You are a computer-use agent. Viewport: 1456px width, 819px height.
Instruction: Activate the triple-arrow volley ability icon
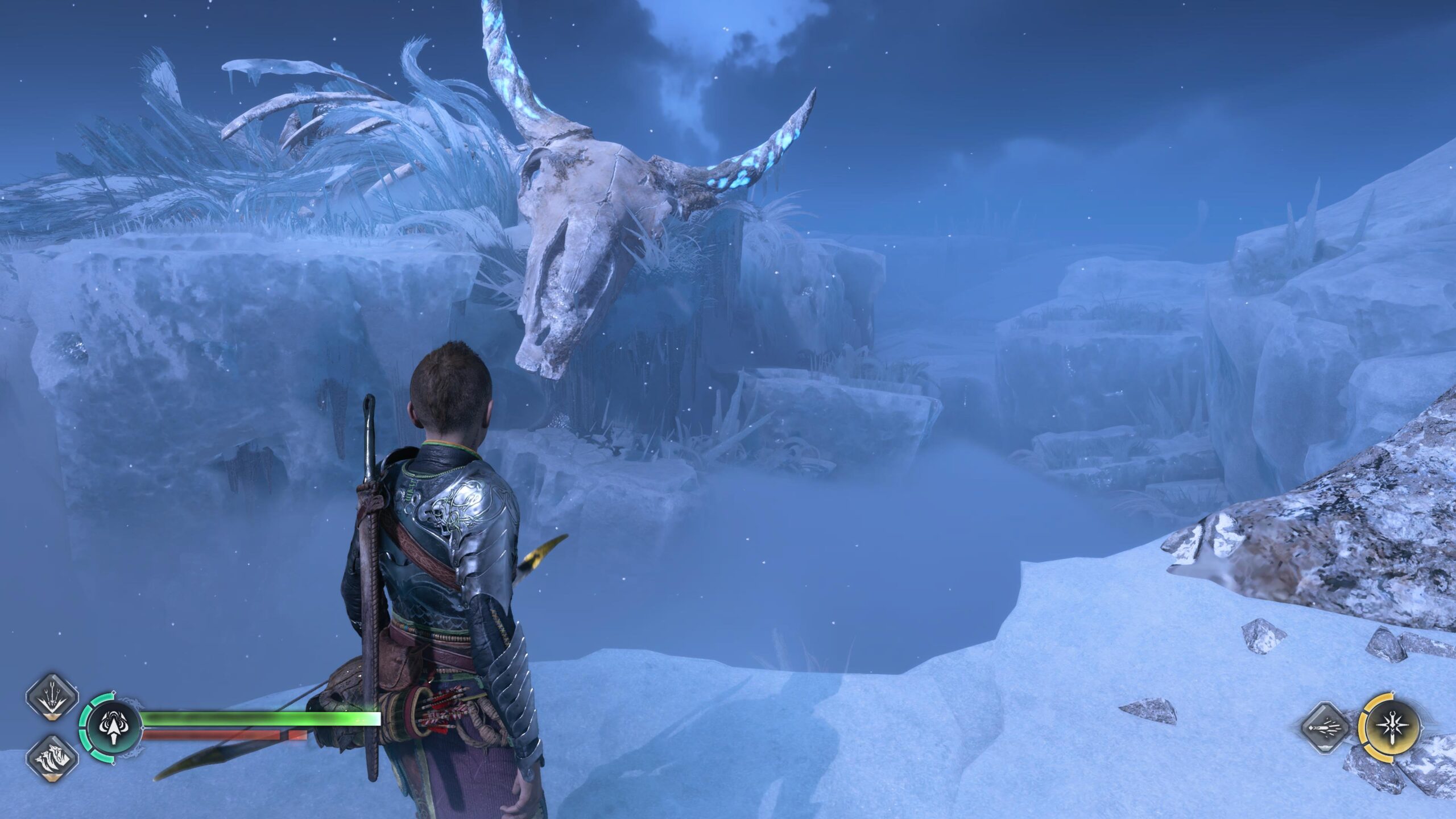(52, 697)
